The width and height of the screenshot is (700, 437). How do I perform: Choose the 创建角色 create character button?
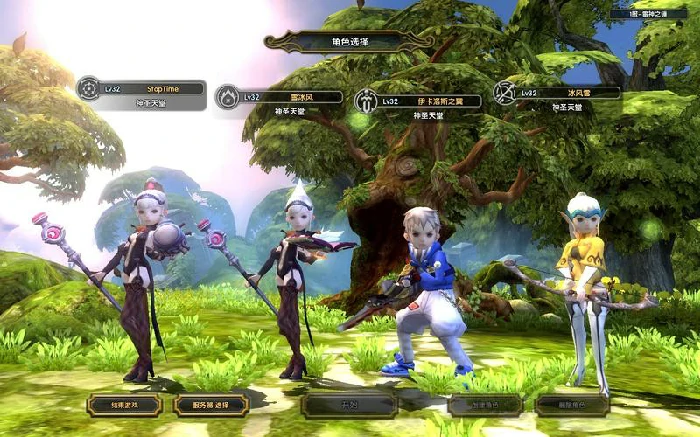(x=485, y=405)
